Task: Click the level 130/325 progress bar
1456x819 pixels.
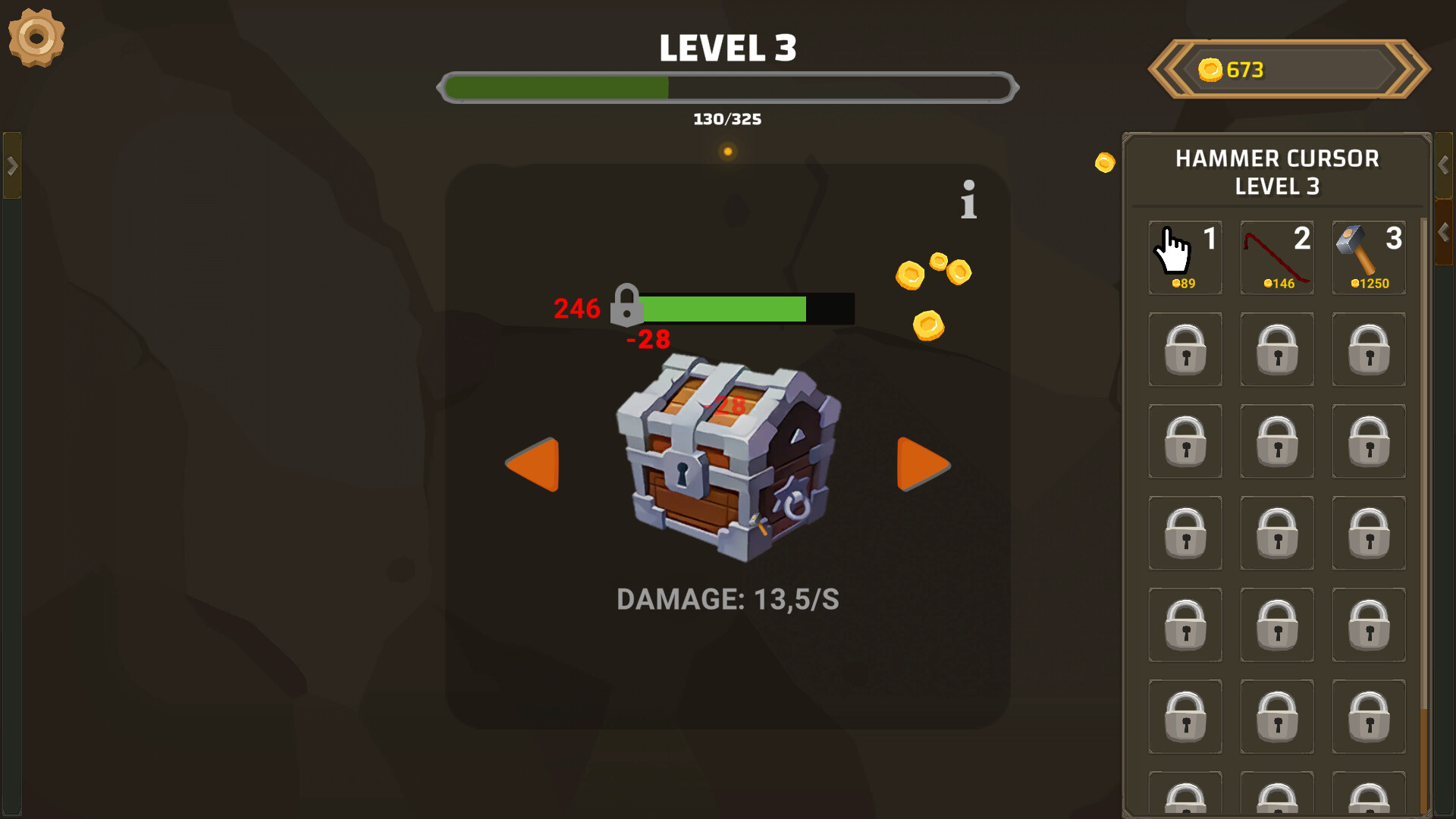Action: [728, 87]
